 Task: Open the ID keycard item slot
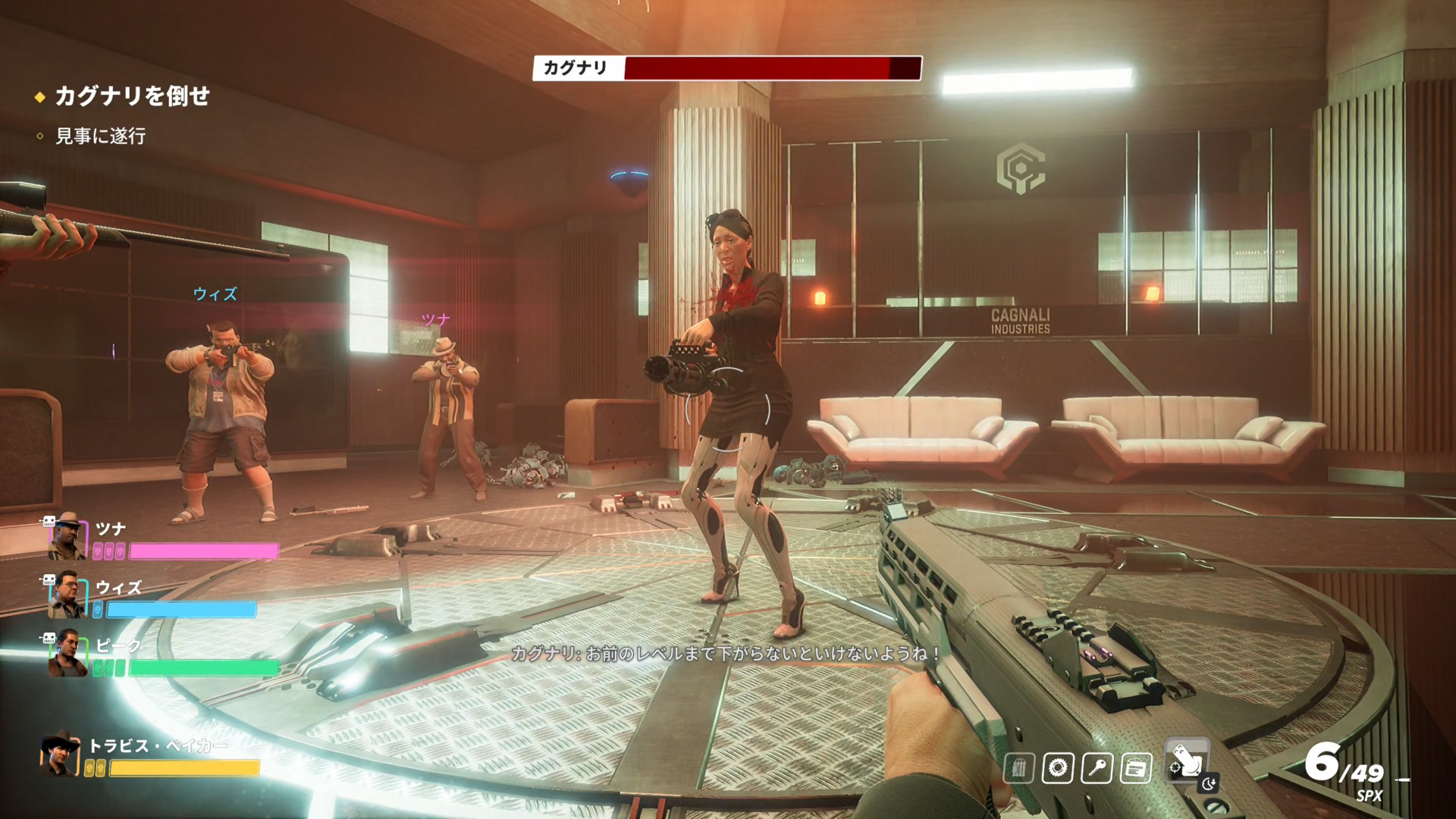coord(1135,768)
